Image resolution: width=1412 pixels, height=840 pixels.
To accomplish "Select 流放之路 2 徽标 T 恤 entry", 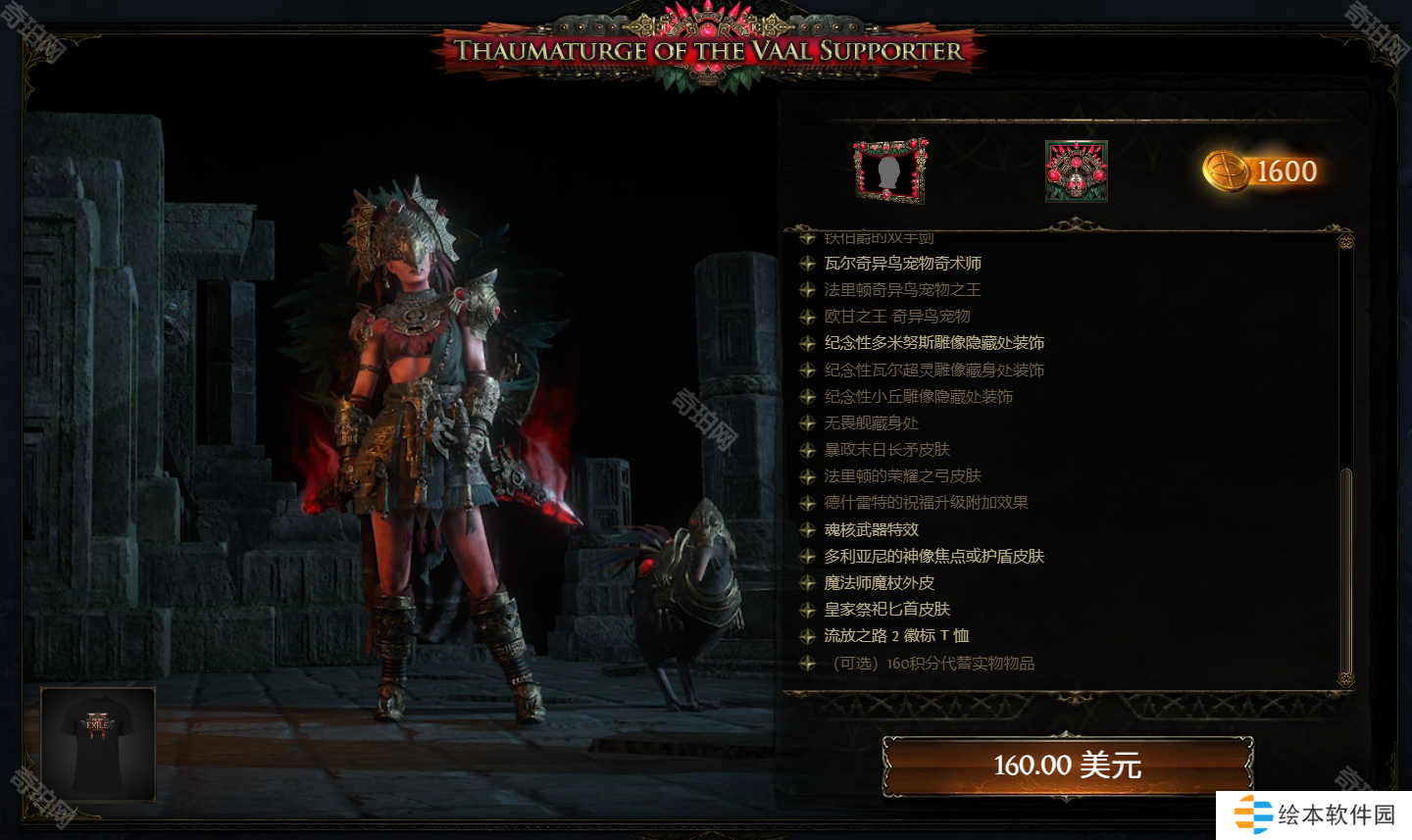I will click(x=896, y=636).
